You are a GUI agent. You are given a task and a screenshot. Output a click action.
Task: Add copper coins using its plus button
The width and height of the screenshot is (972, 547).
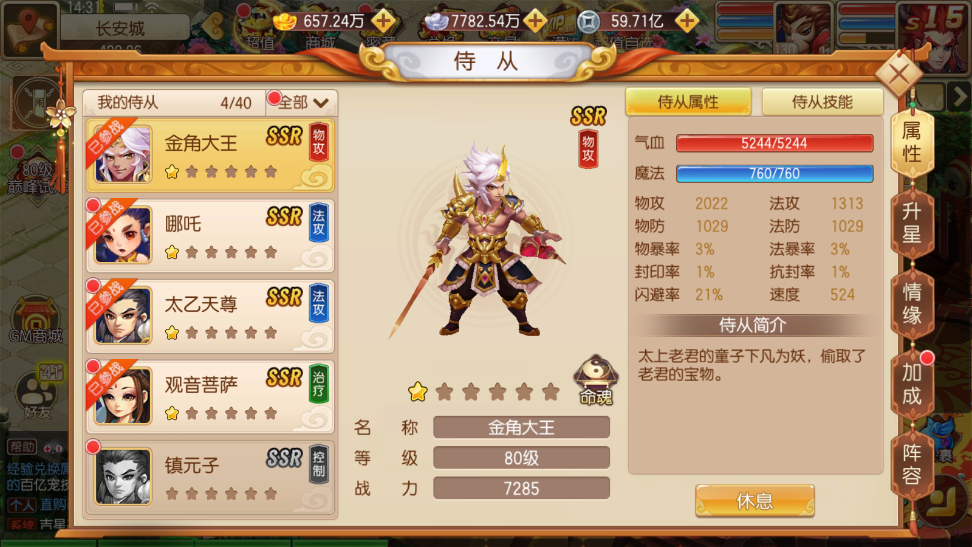coord(686,20)
